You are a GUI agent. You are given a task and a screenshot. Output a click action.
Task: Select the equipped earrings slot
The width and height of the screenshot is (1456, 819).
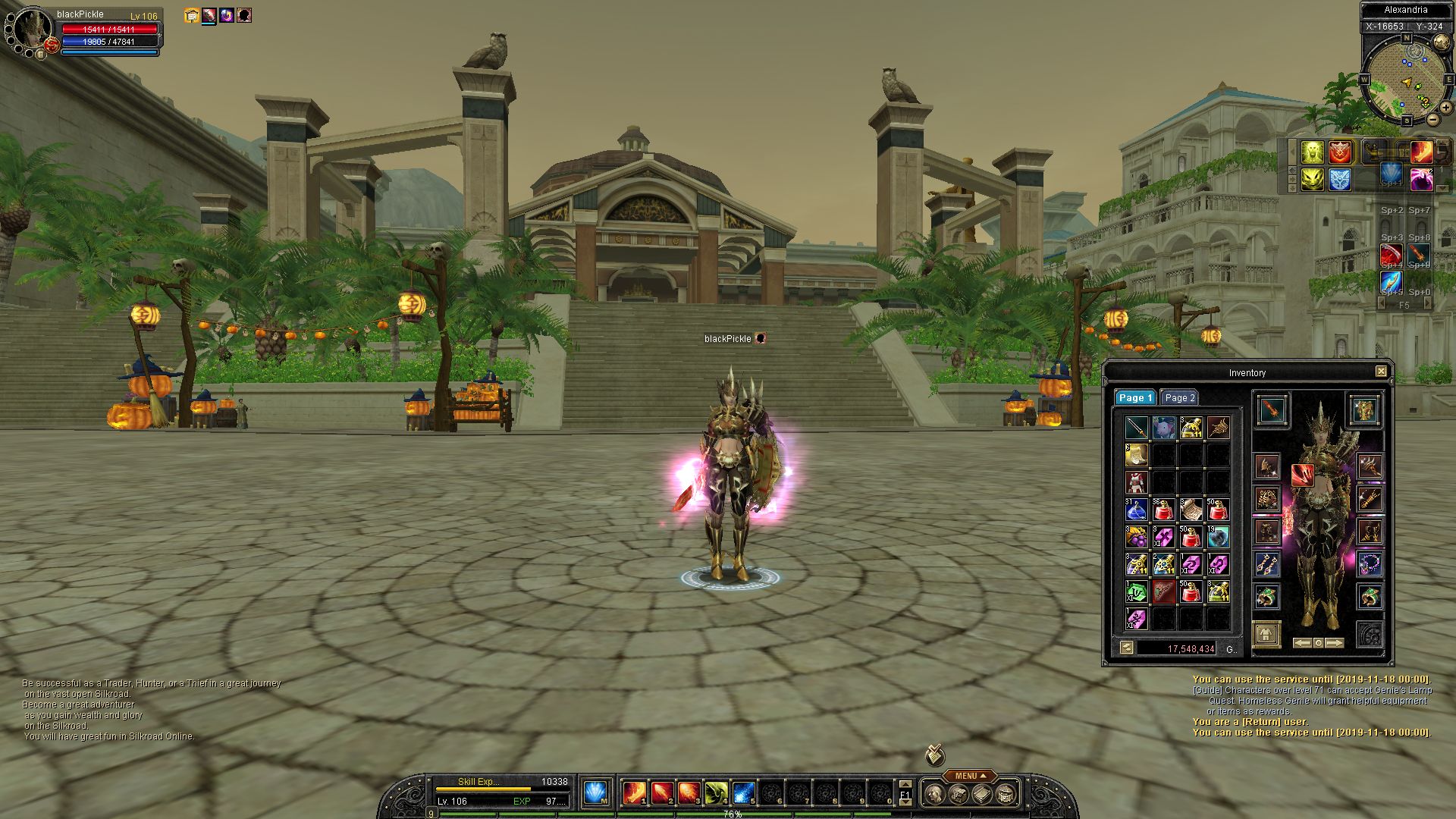tap(1266, 564)
